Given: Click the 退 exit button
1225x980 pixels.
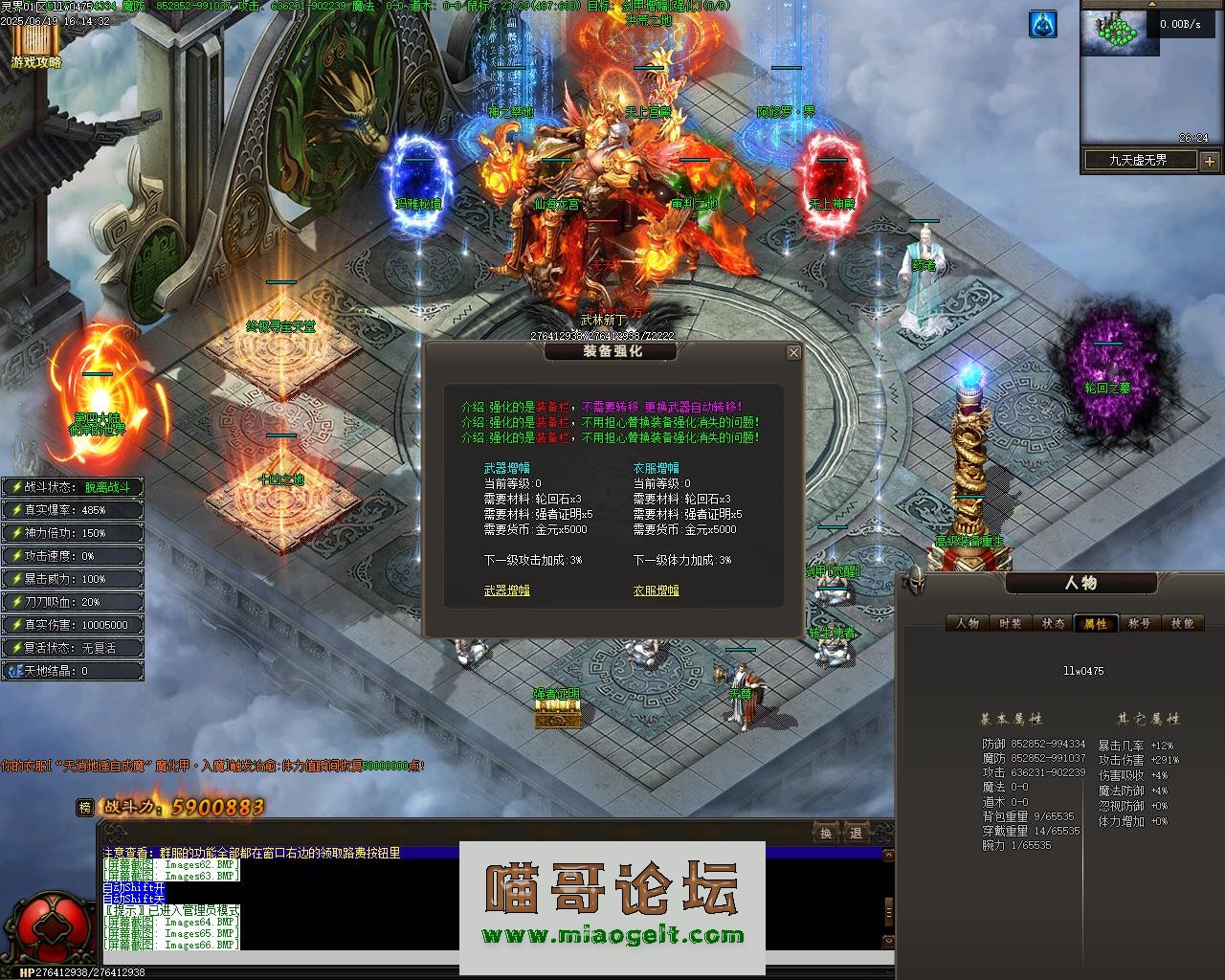Looking at the screenshot, I should click(x=856, y=833).
